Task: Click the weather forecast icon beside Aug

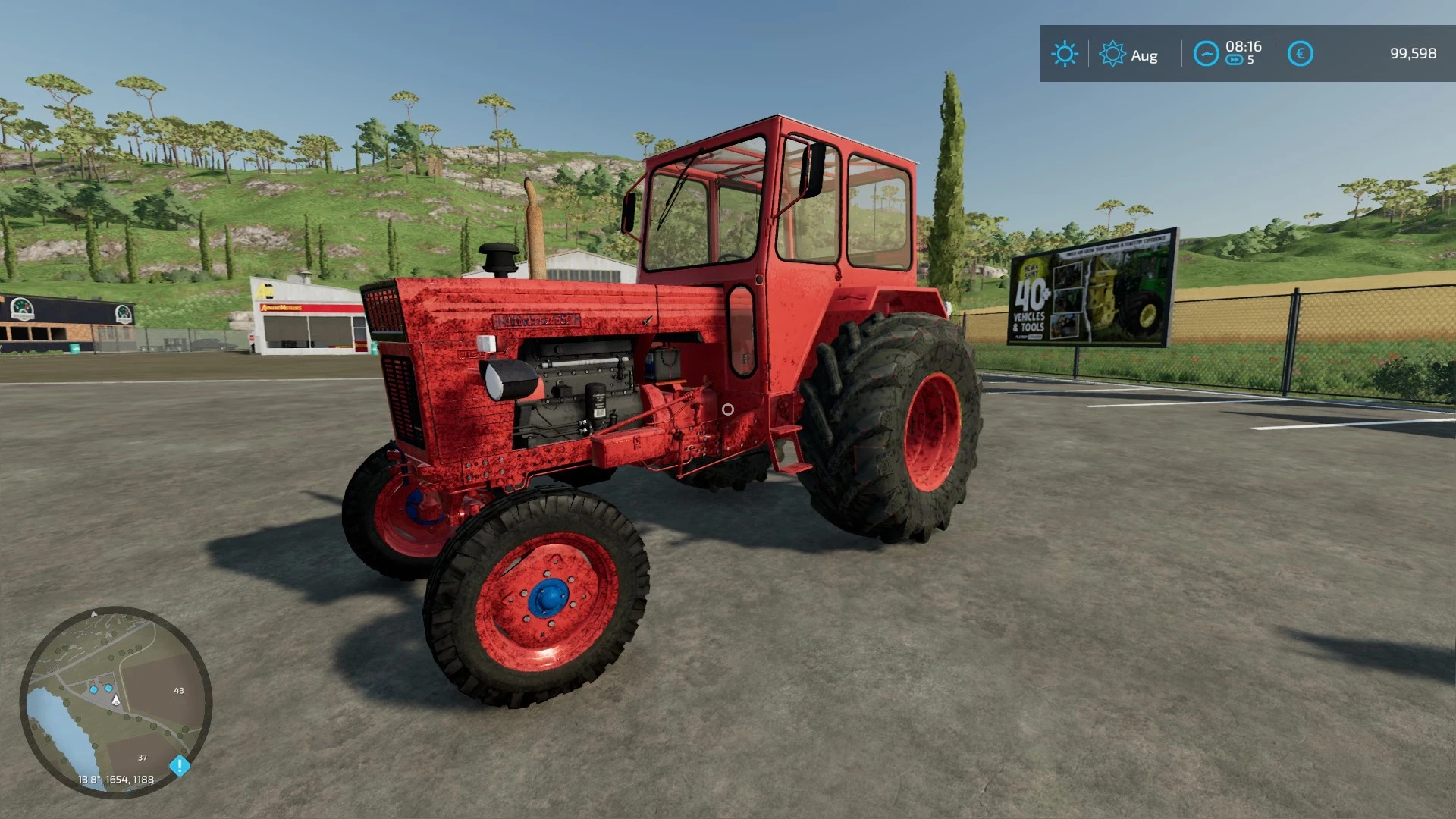Action: pyautogui.click(x=1112, y=53)
